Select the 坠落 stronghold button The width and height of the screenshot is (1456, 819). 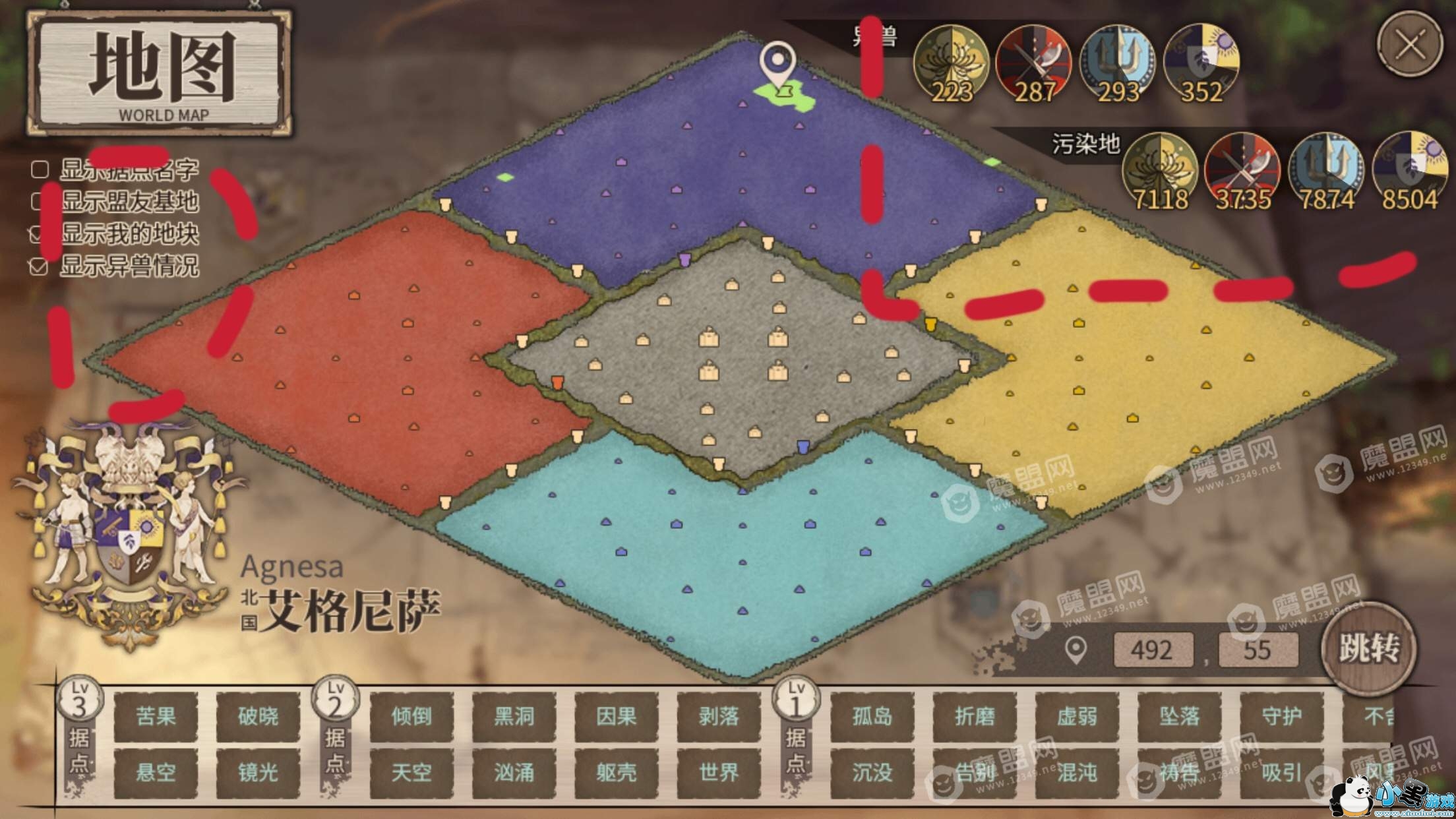1179,716
